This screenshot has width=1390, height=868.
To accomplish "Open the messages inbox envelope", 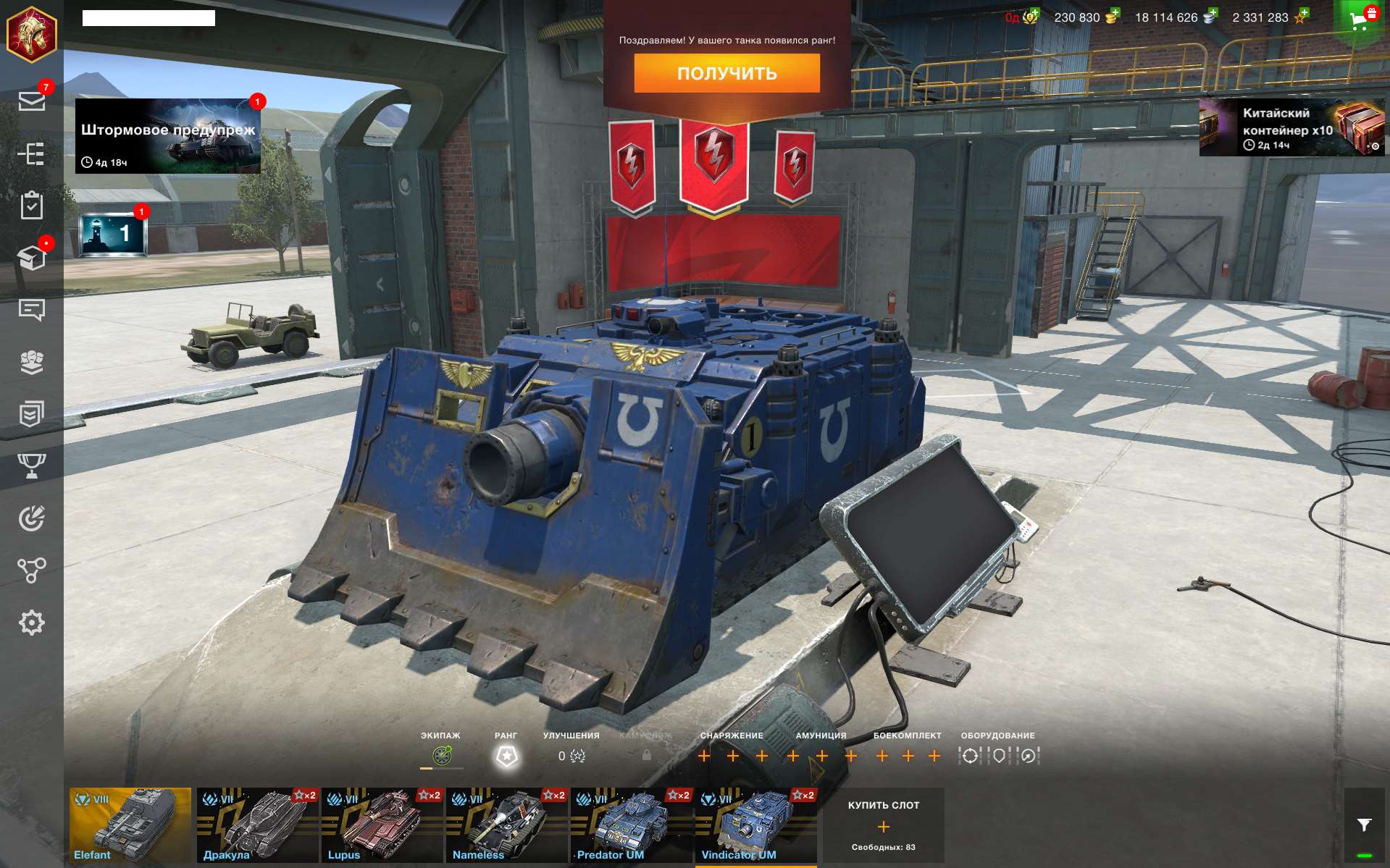I will [x=33, y=101].
